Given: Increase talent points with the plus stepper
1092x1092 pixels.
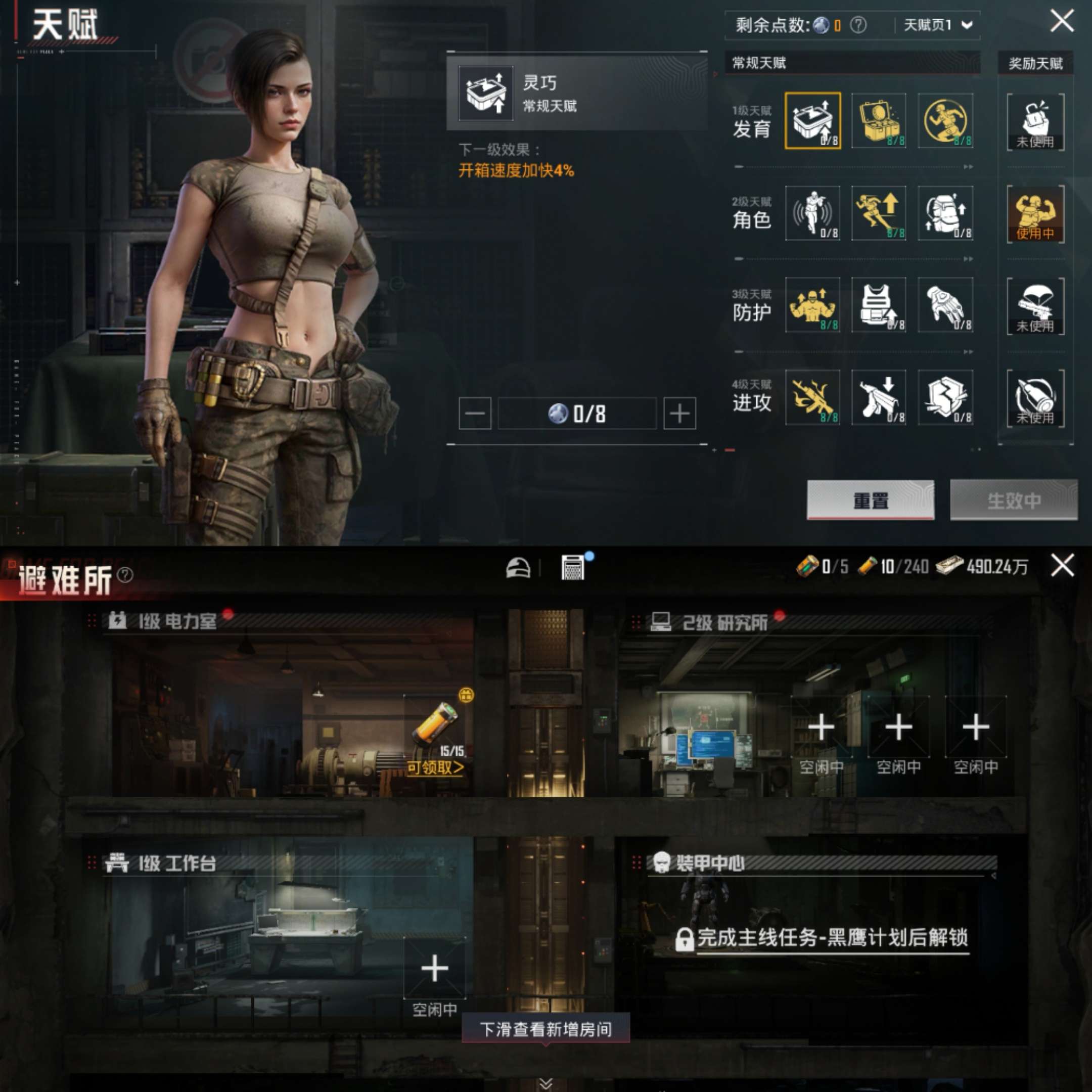Looking at the screenshot, I should coord(680,413).
